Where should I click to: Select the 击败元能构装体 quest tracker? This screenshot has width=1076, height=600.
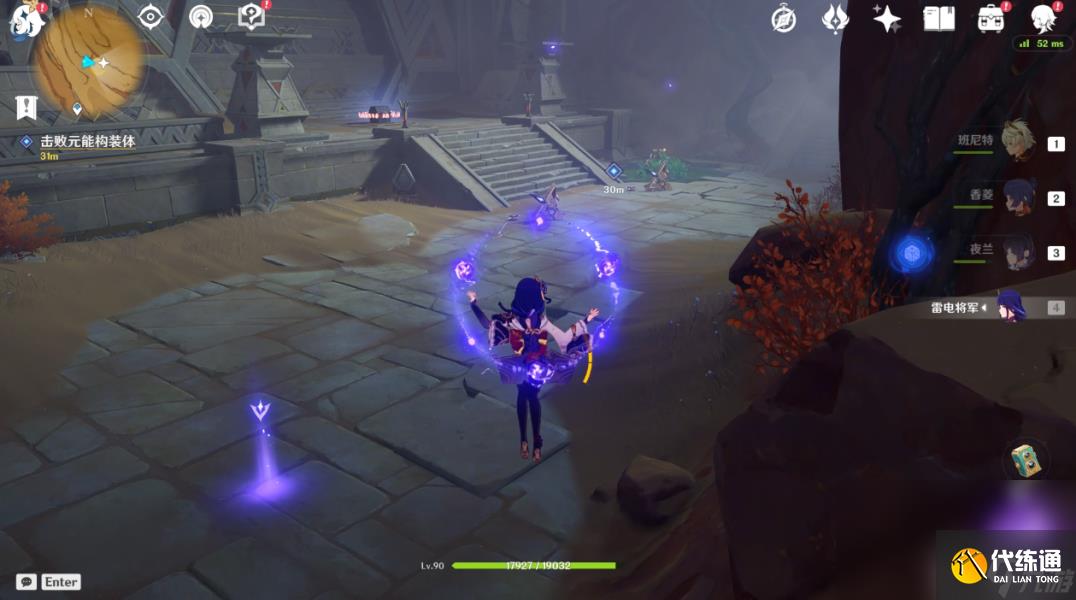[87, 142]
